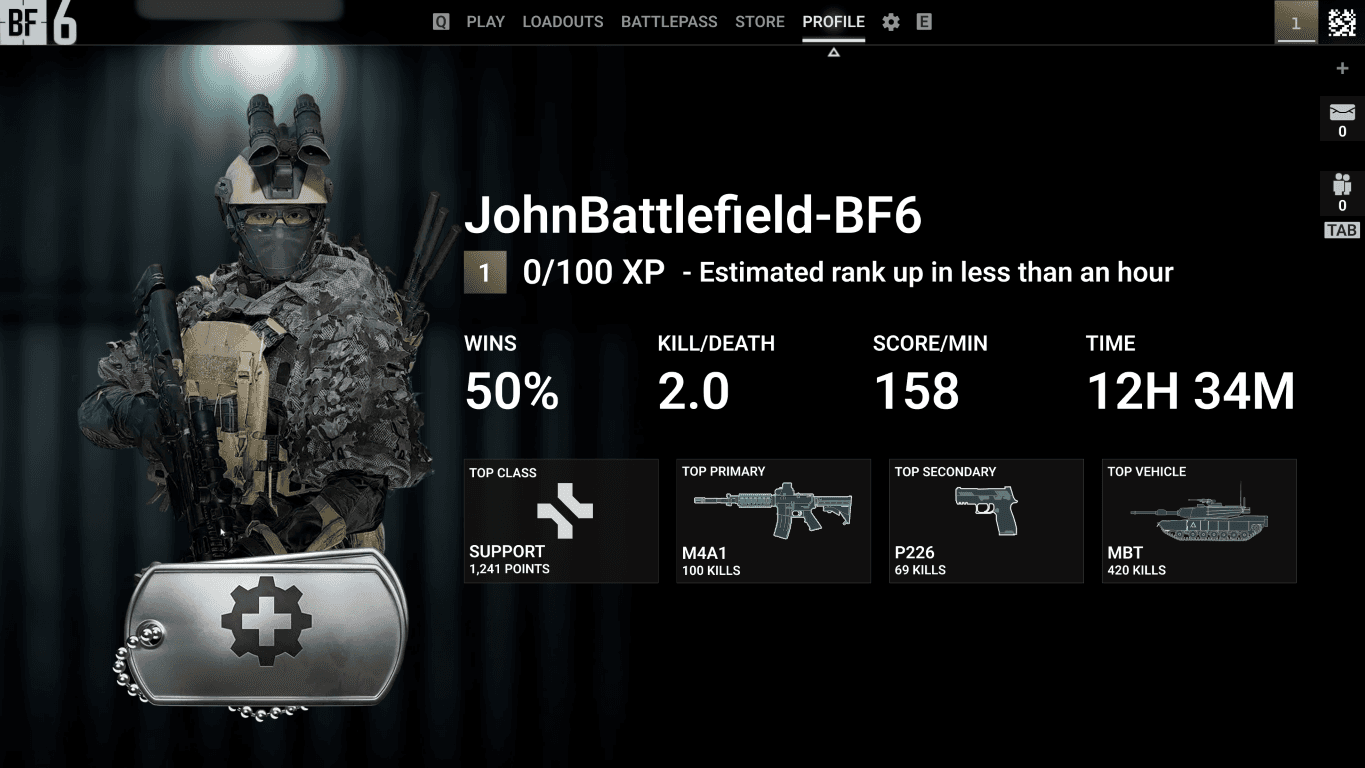The width and height of the screenshot is (1365, 768).
Task: Click the rank 1 badge in the top bar
Action: (1296, 22)
